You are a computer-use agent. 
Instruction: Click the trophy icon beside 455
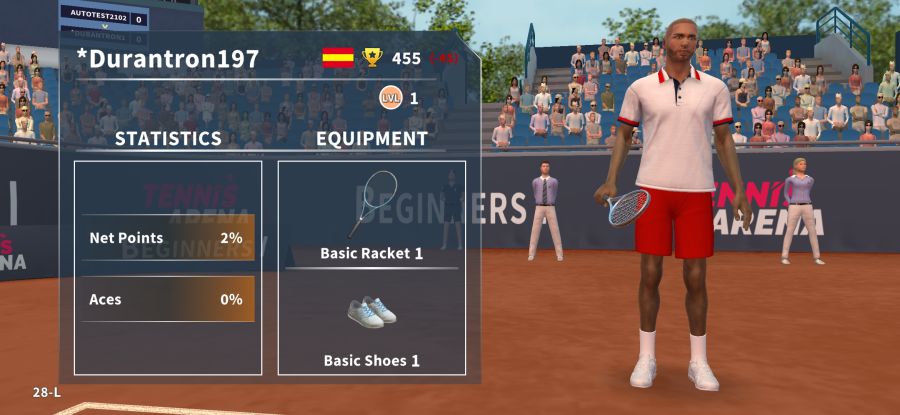tap(373, 58)
